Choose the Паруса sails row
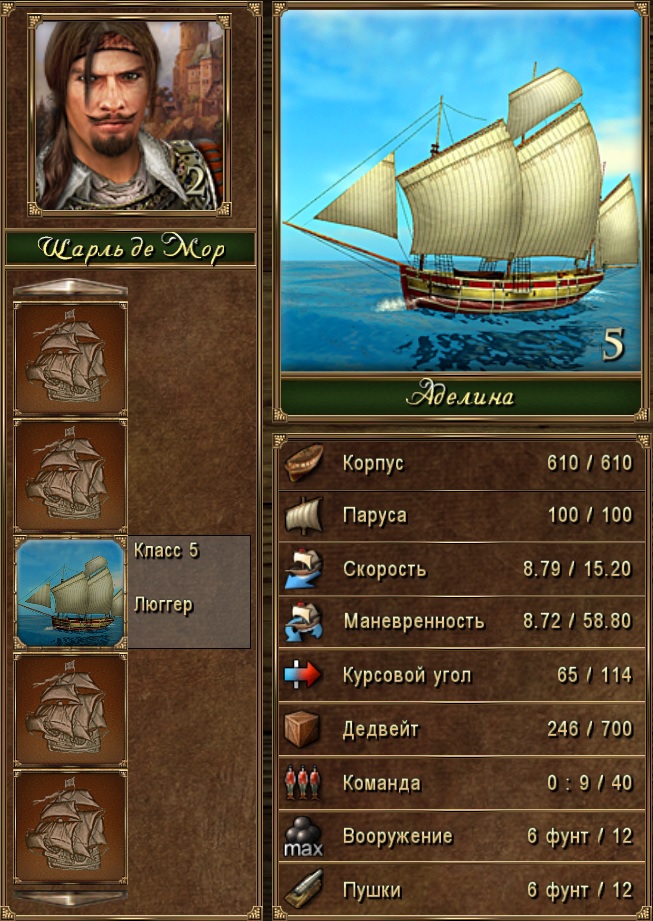 click(x=460, y=516)
